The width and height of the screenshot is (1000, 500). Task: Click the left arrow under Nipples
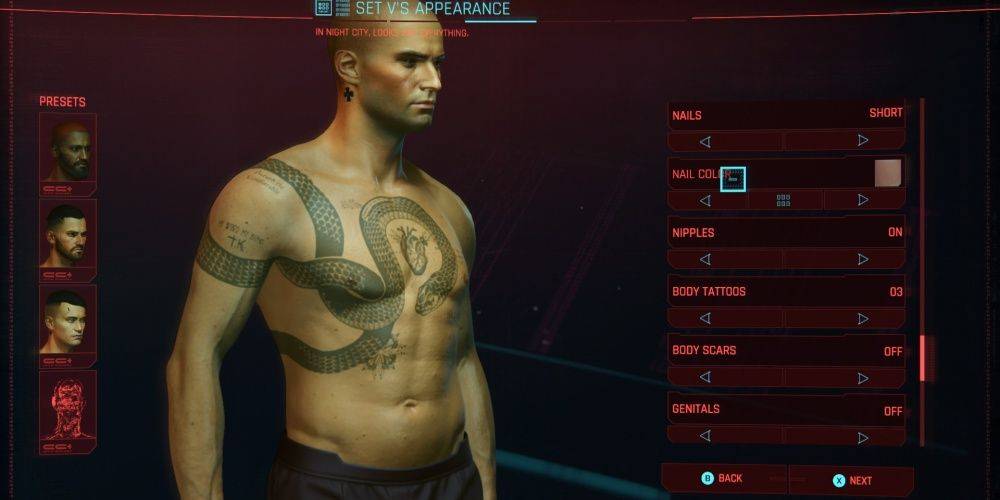point(705,259)
